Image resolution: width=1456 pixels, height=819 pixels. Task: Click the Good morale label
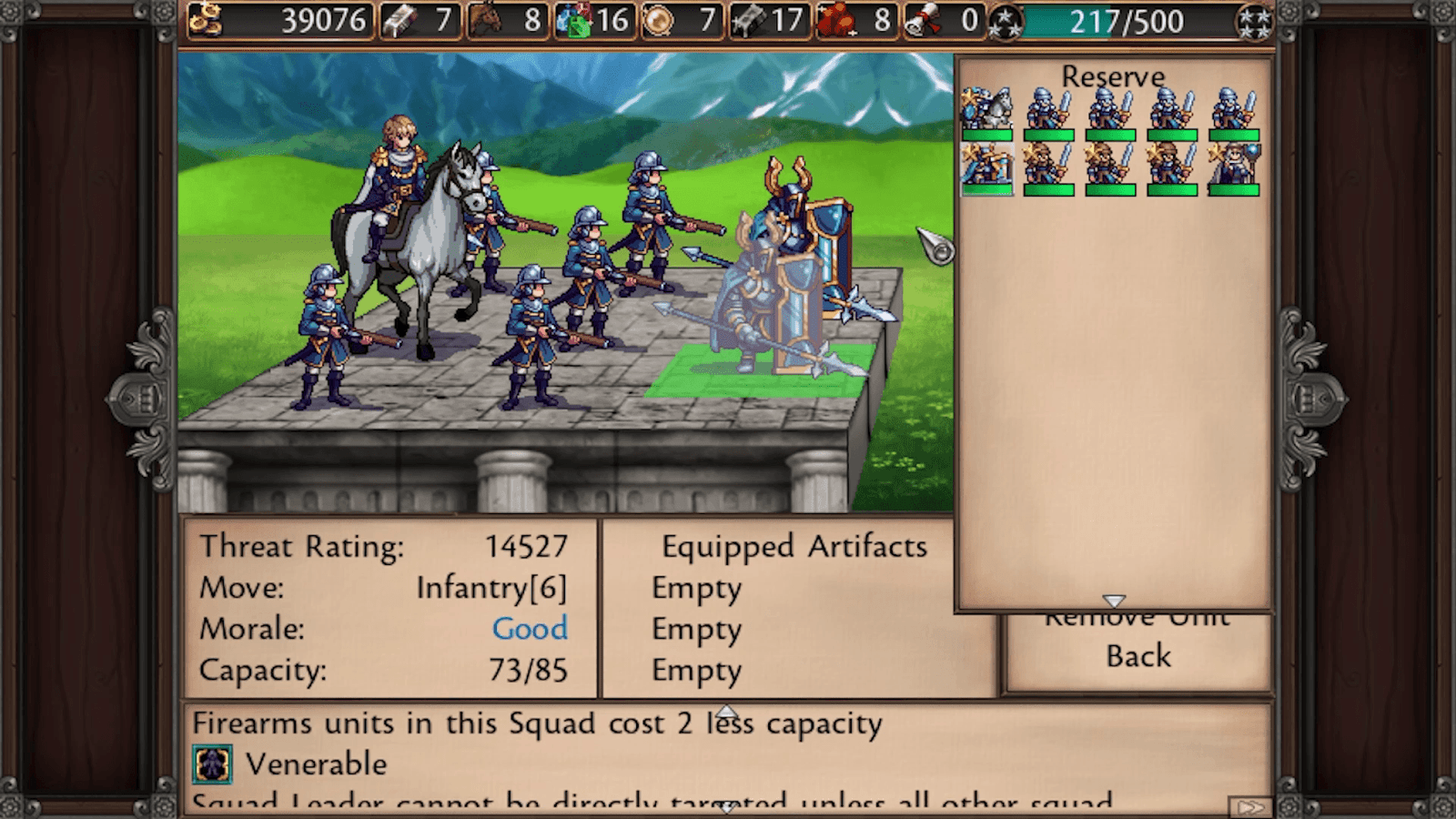click(531, 628)
